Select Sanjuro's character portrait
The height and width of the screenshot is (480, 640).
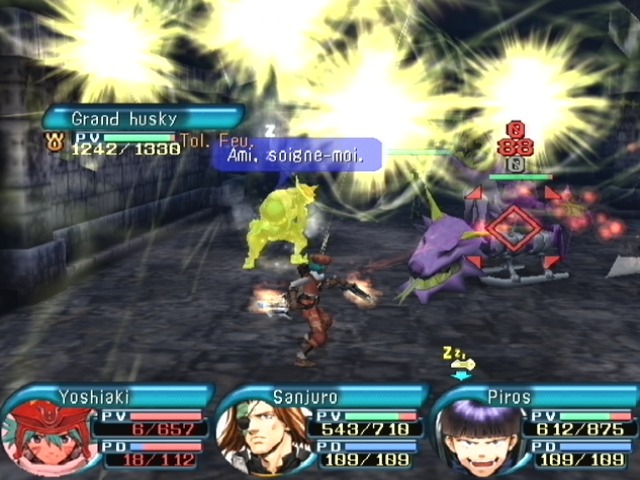click(263, 437)
